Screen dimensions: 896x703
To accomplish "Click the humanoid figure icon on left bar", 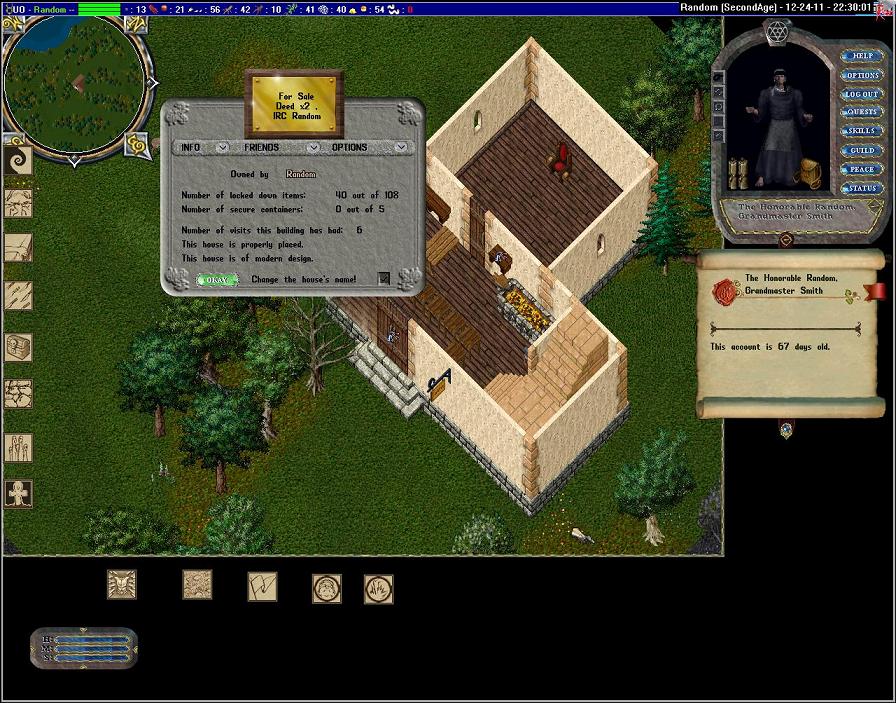I will pos(18,493).
